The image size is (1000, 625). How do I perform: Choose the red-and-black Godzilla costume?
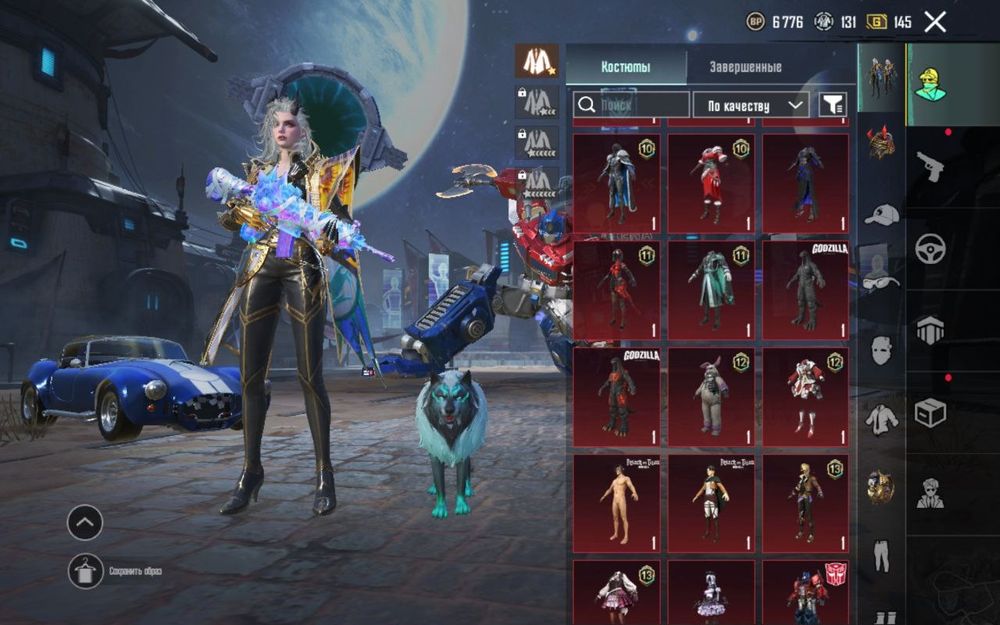(616, 397)
